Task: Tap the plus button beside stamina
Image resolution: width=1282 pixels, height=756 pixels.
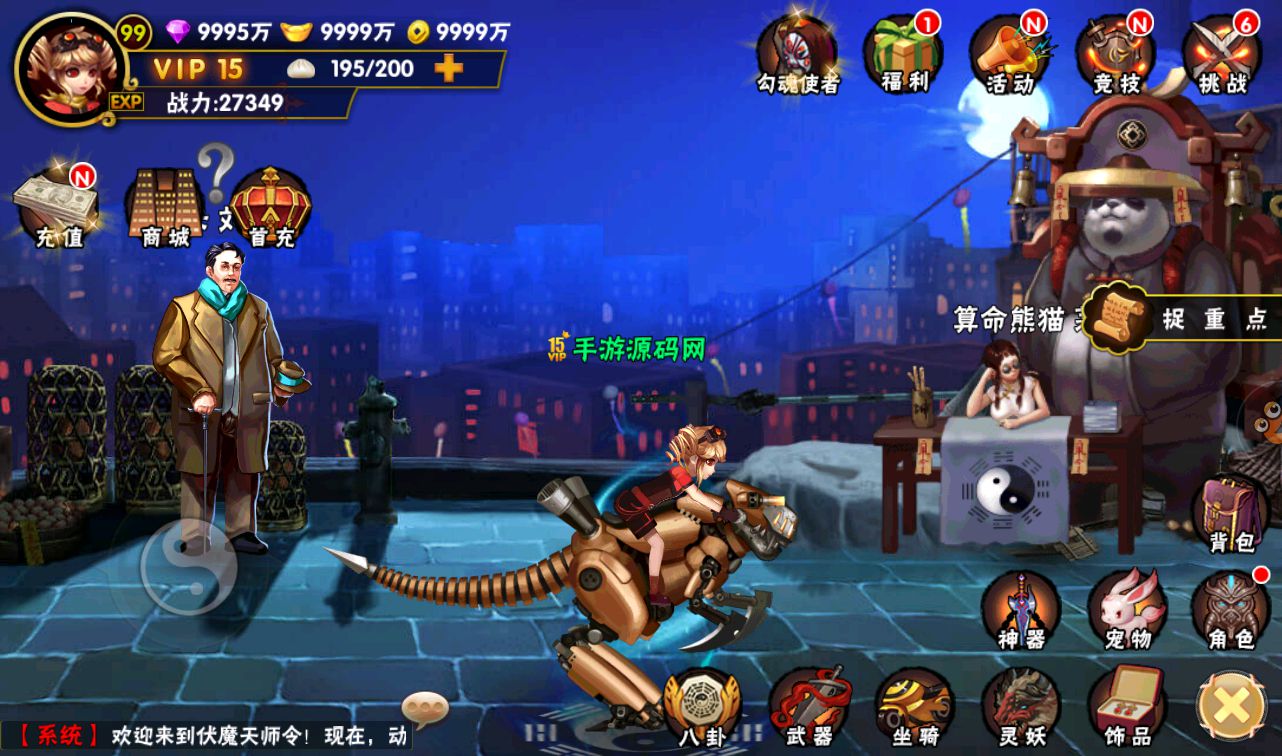Action: [x=449, y=68]
